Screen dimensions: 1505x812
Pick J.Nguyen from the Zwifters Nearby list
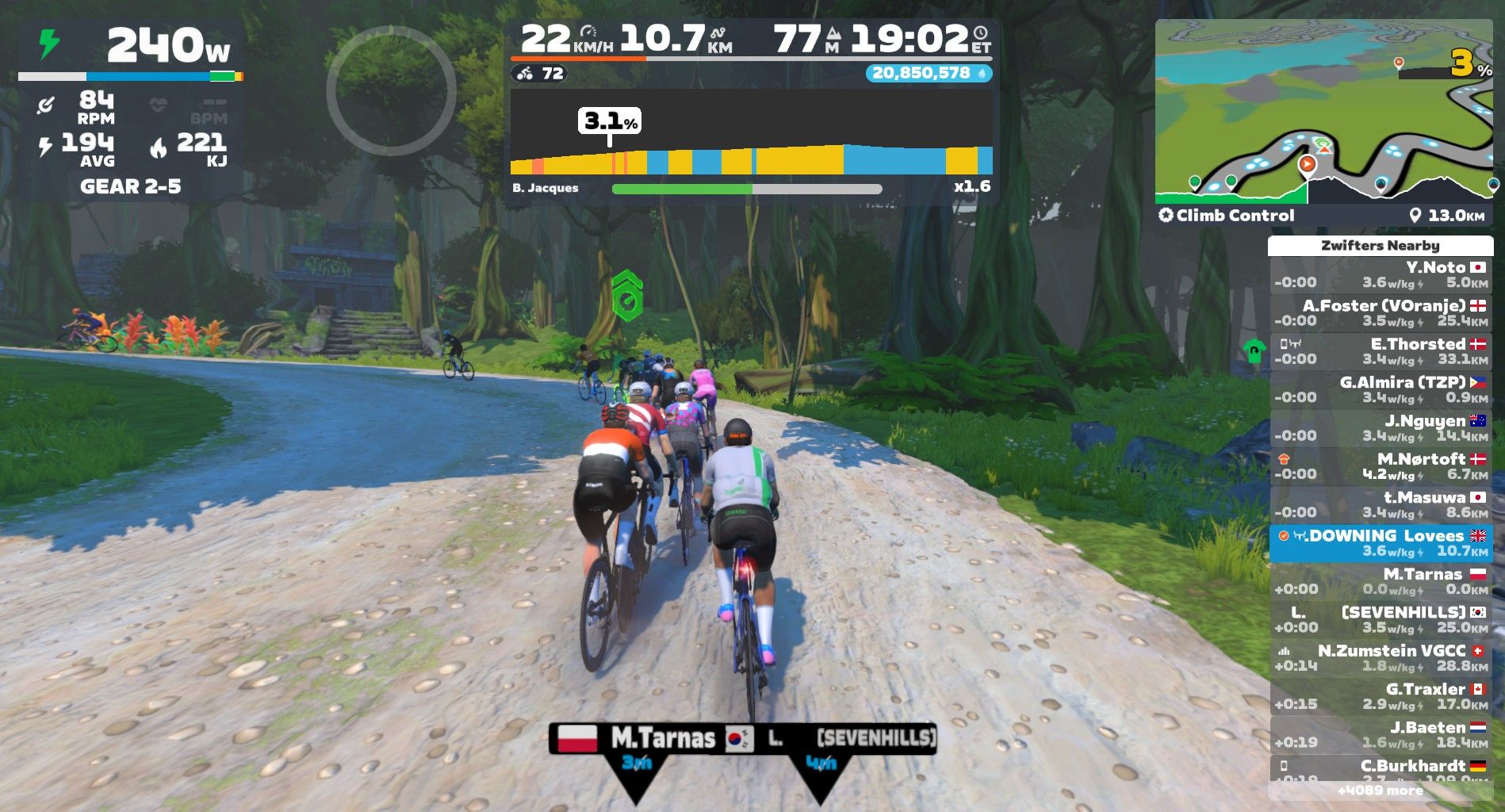[x=1380, y=427]
